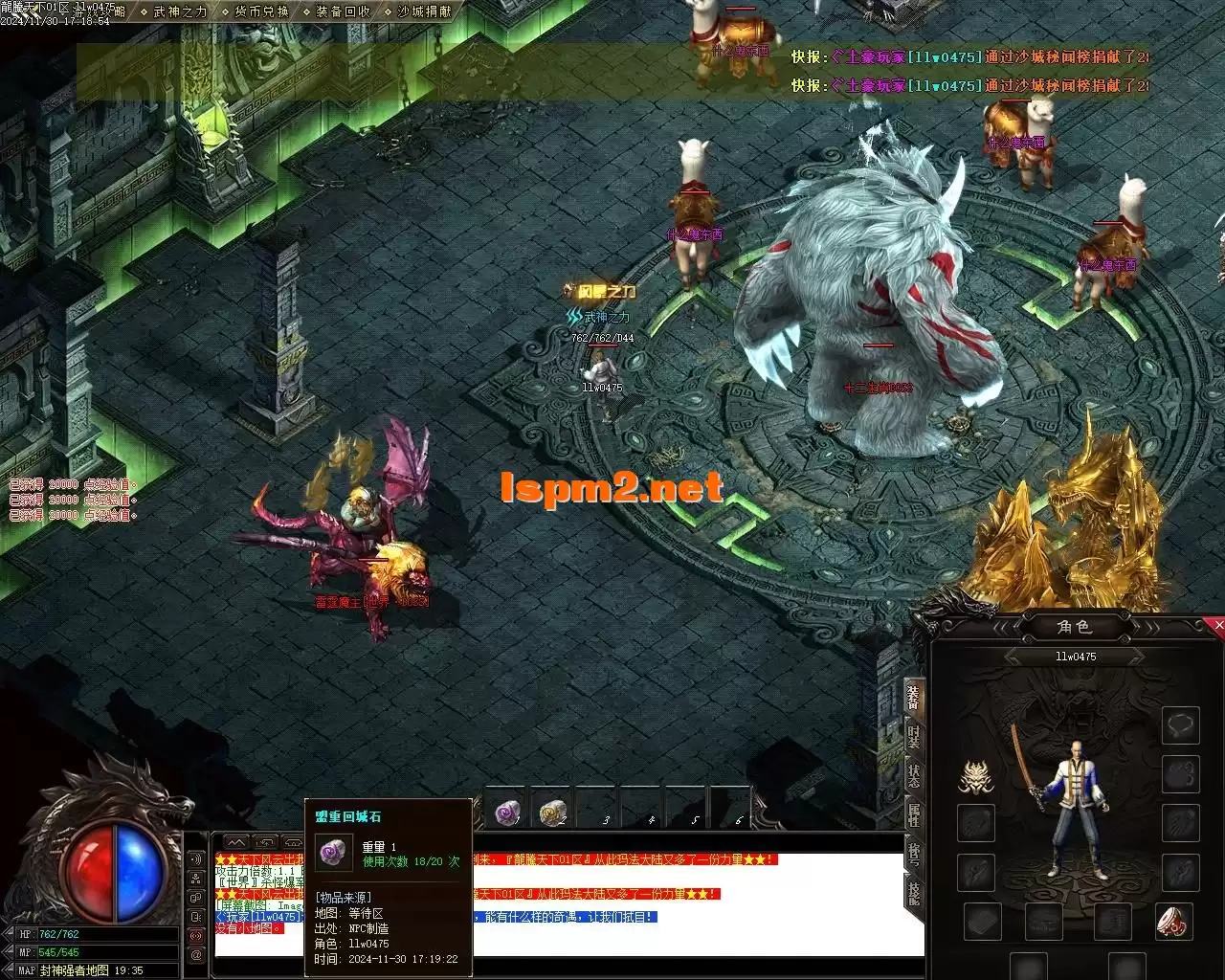This screenshot has width=1225, height=980.
Task: Switch to the 属性 attributes tab
Action: pos(914,814)
